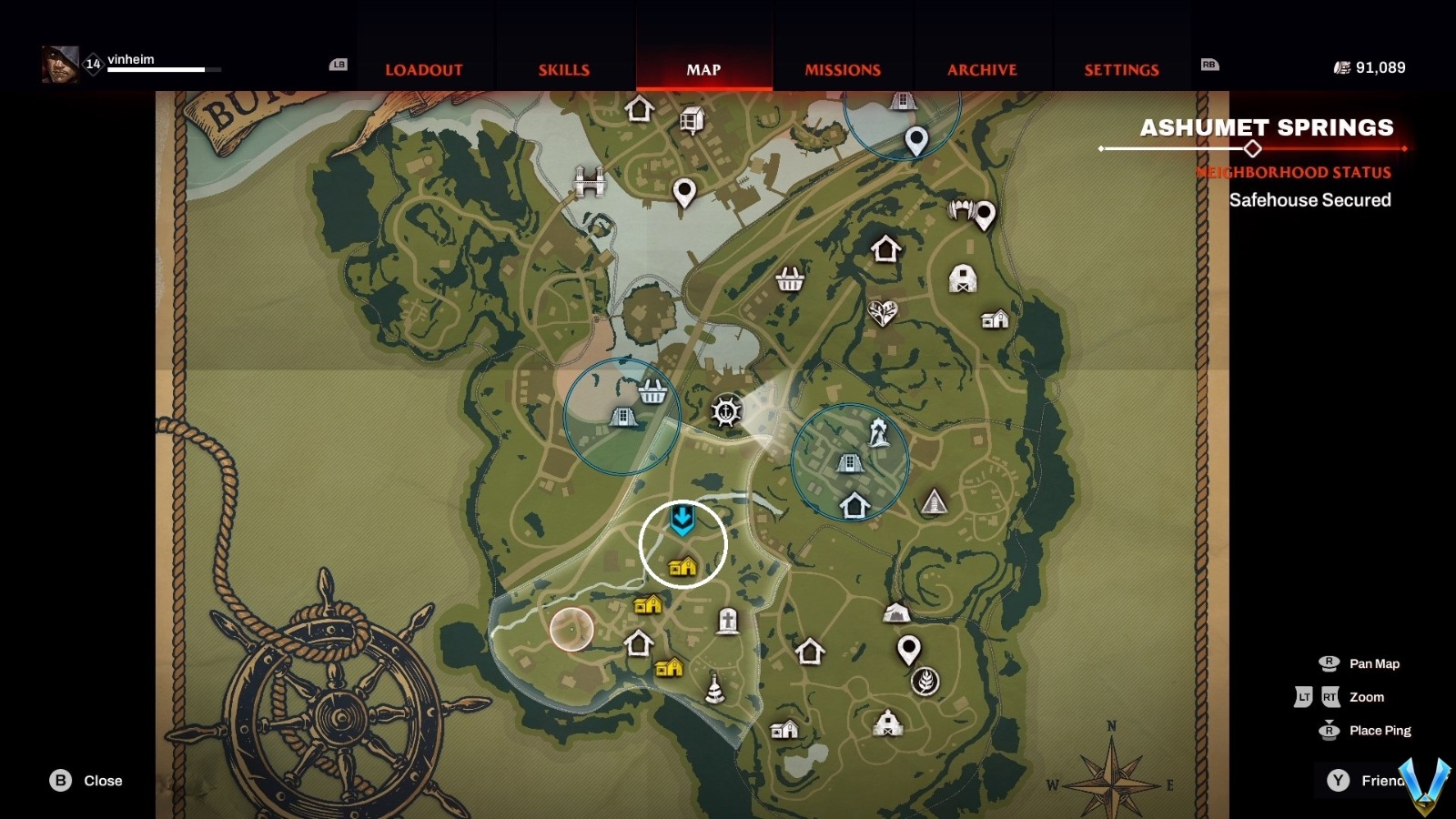Screen dimensions: 1456x819
Task: Select the Map tab
Action: pyautogui.click(x=703, y=70)
